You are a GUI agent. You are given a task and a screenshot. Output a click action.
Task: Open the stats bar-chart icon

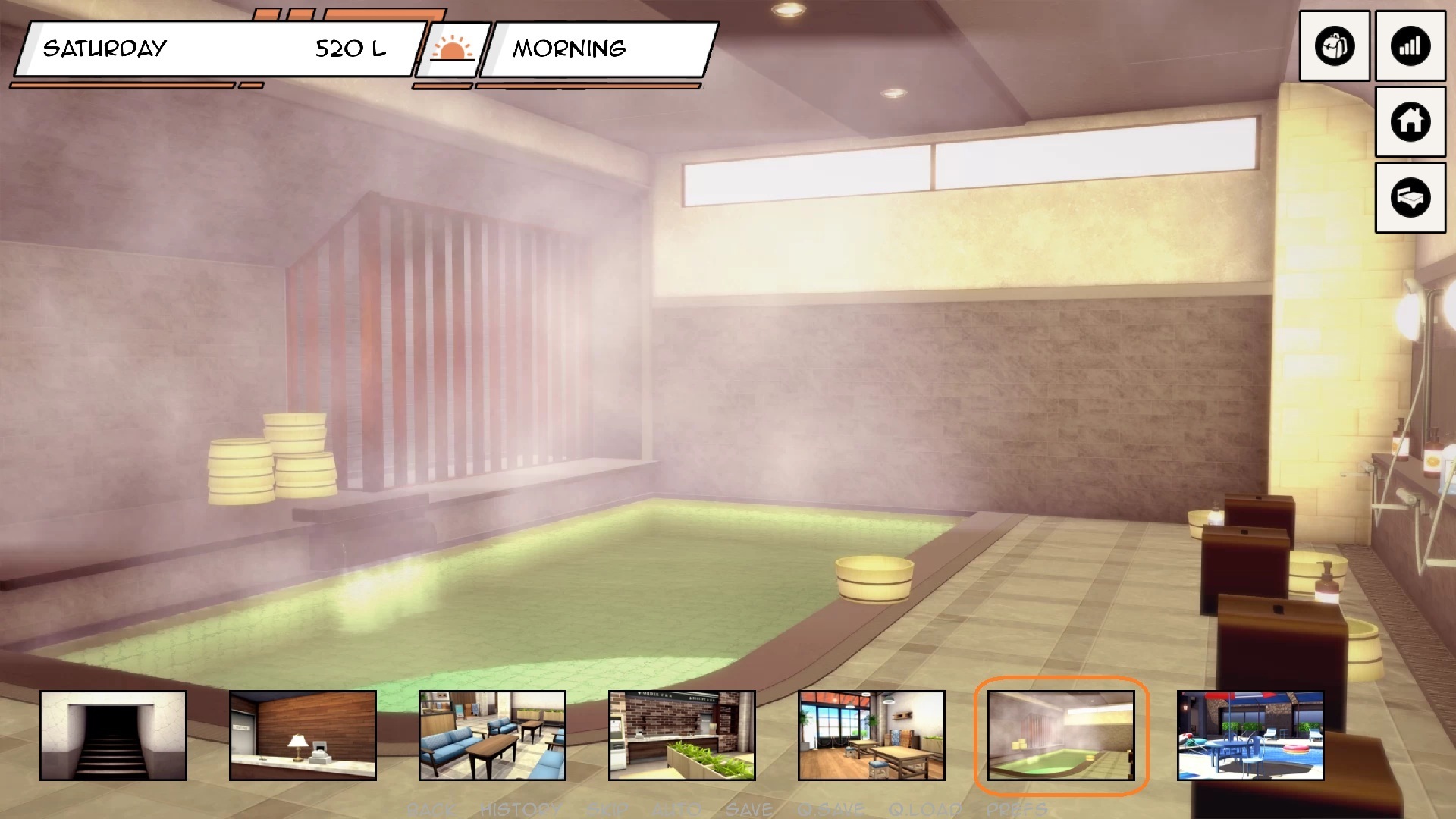point(1410,46)
